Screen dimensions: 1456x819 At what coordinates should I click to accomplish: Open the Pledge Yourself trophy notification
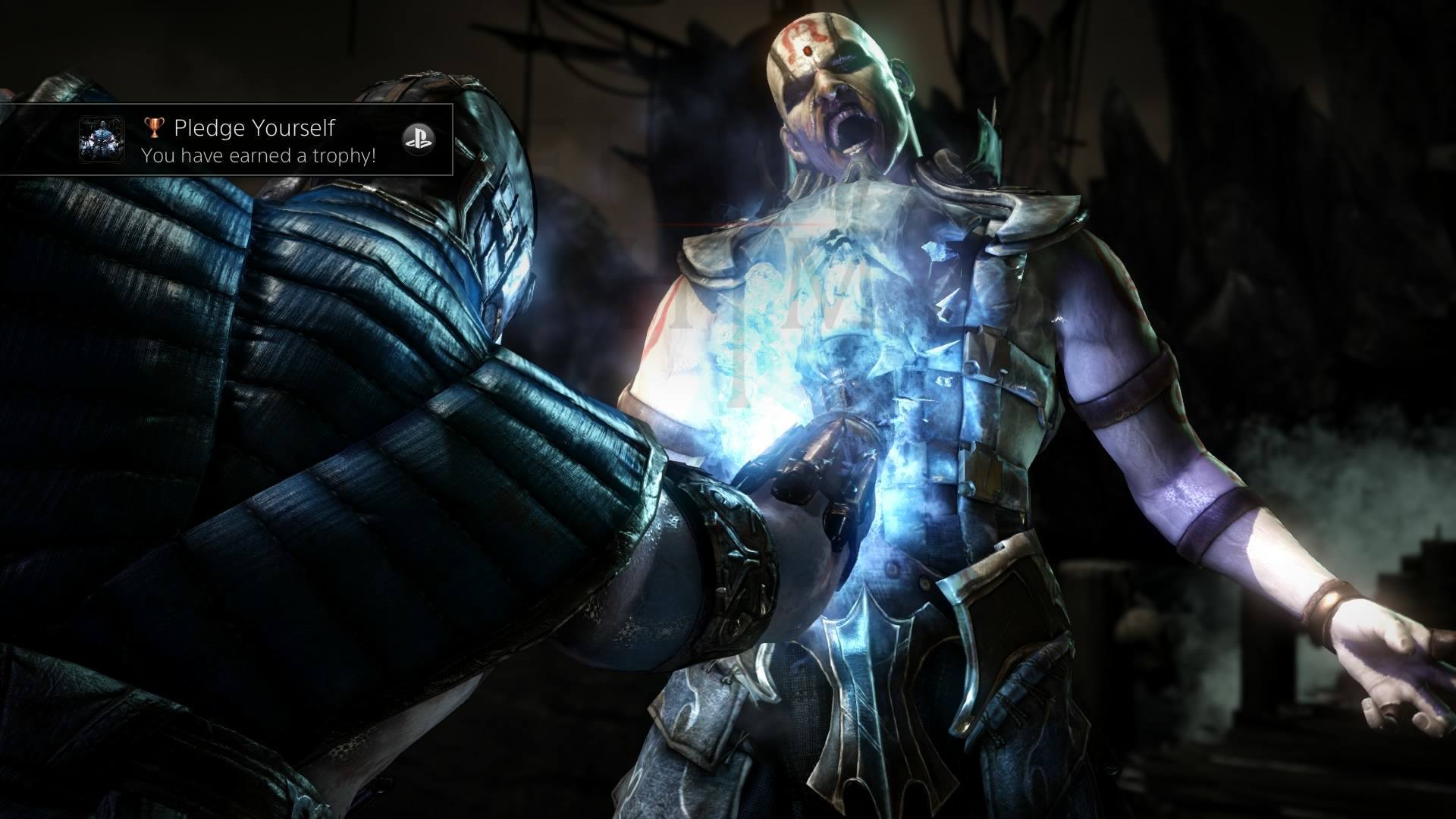point(258,141)
